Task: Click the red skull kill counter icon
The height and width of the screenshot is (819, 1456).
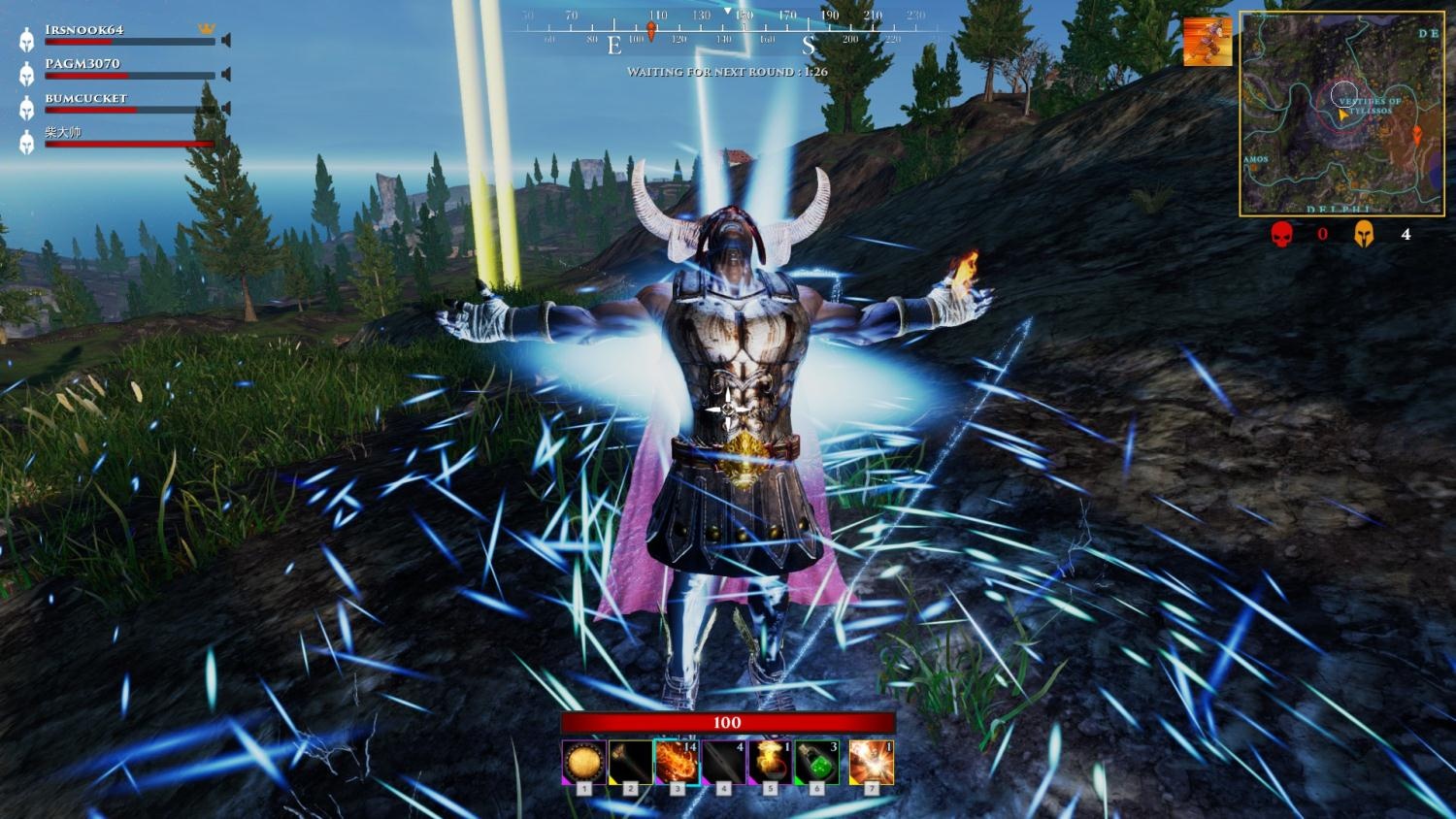Action: pos(1282,234)
